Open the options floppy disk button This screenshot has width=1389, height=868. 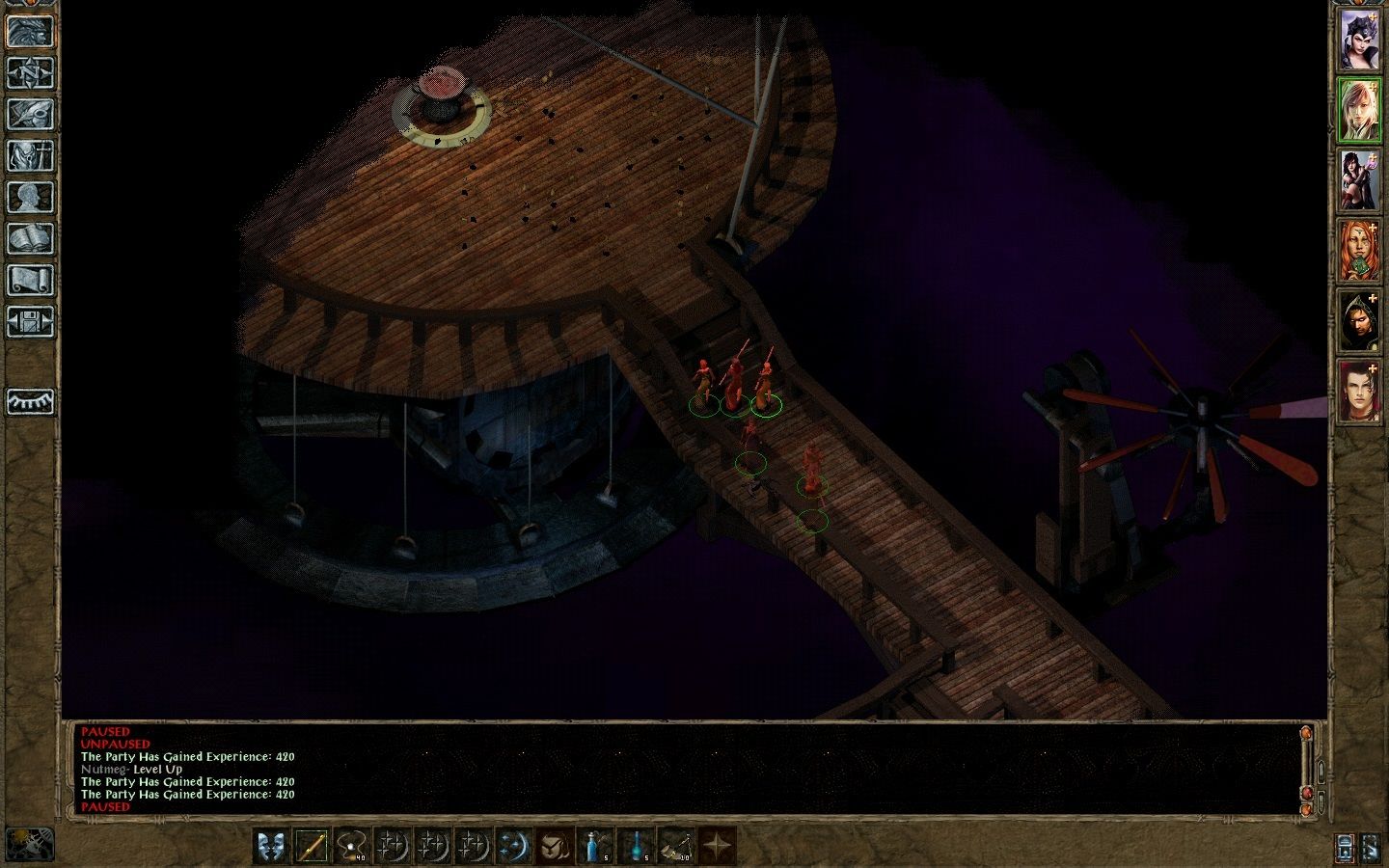click(x=30, y=321)
